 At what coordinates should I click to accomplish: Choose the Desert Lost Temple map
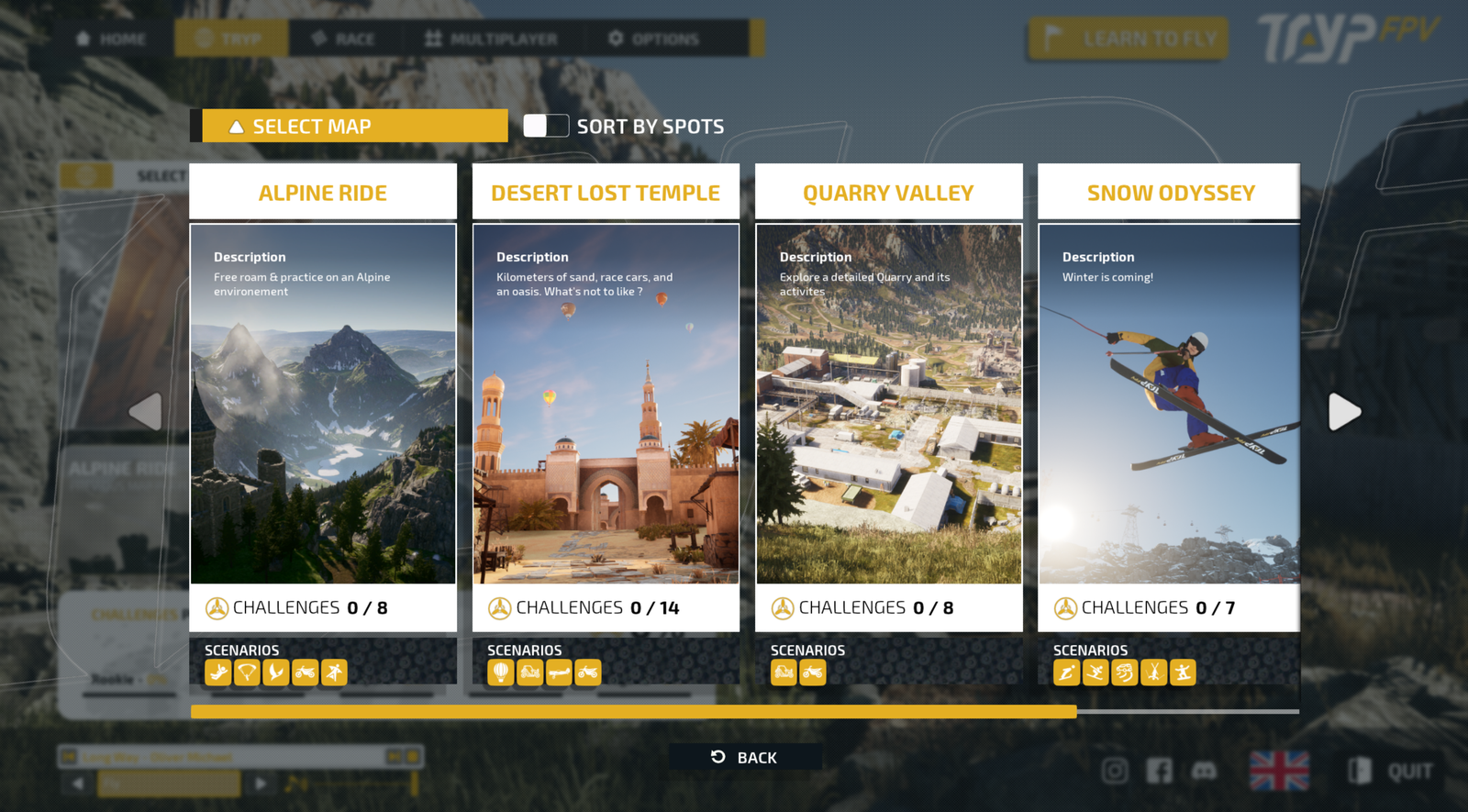click(606, 404)
